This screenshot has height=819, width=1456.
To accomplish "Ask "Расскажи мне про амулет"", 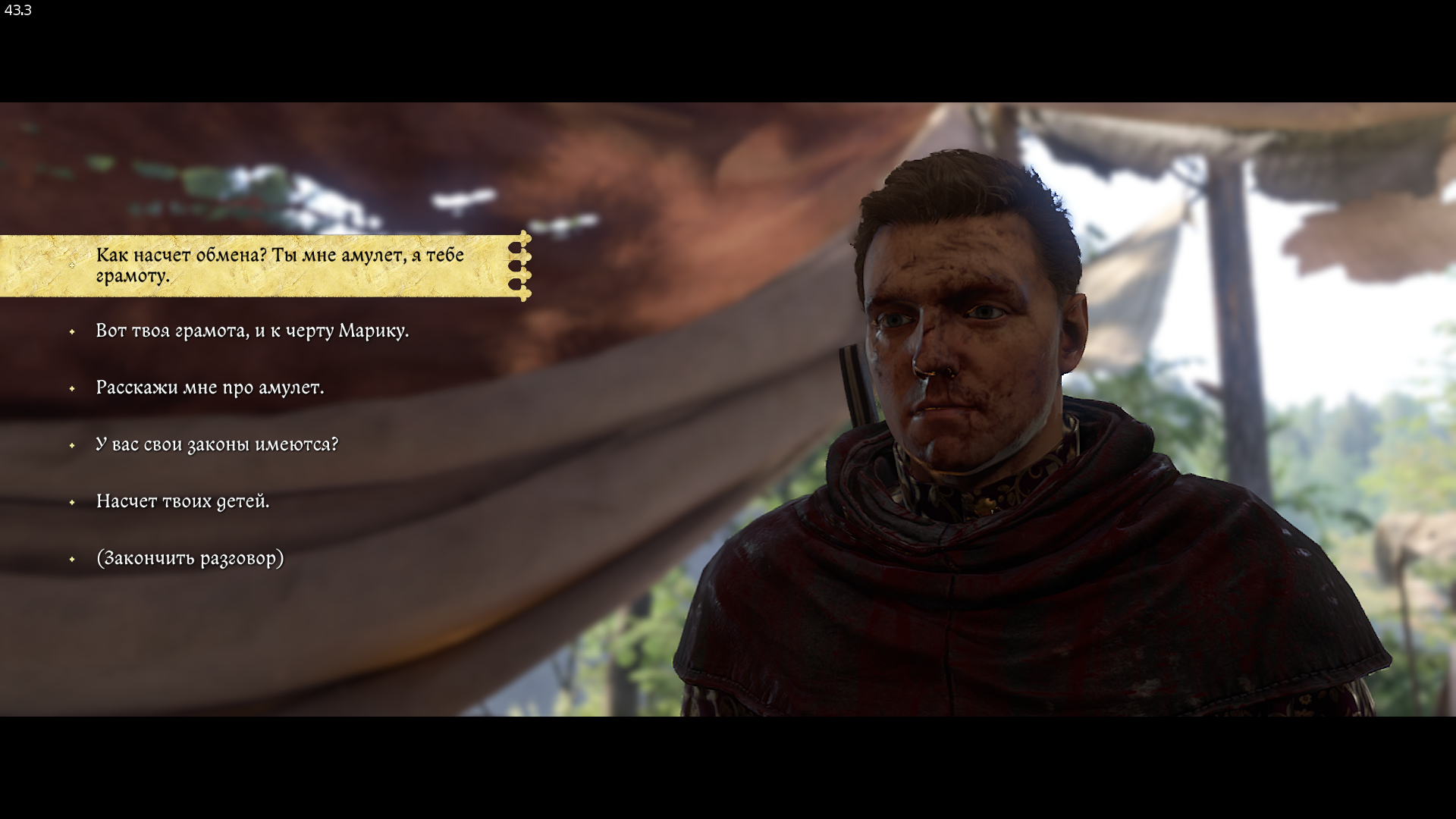I will pyautogui.click(x=209, y=388).
